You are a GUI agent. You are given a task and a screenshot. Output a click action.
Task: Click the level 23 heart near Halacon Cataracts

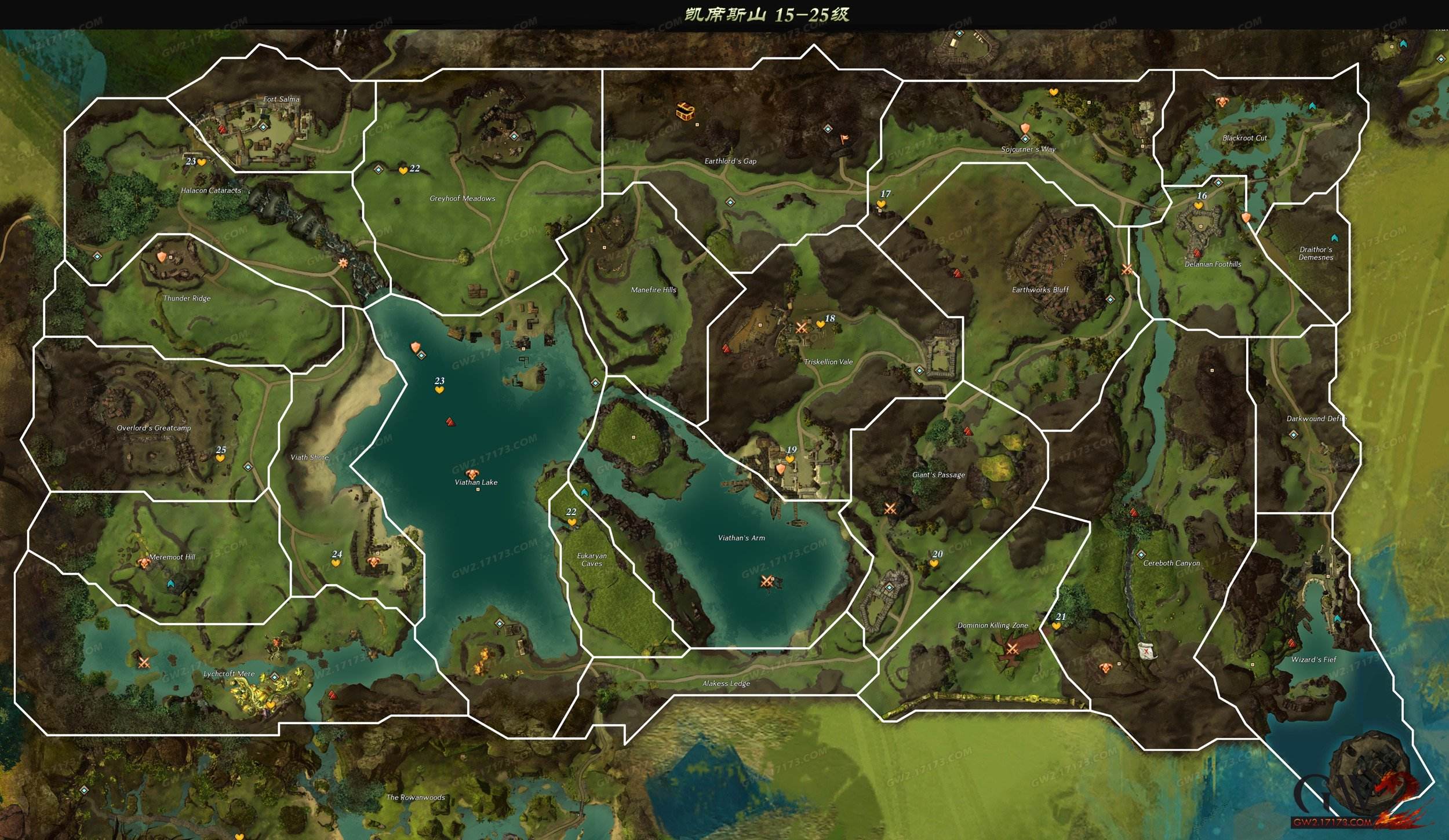click(x=202, y=163)
